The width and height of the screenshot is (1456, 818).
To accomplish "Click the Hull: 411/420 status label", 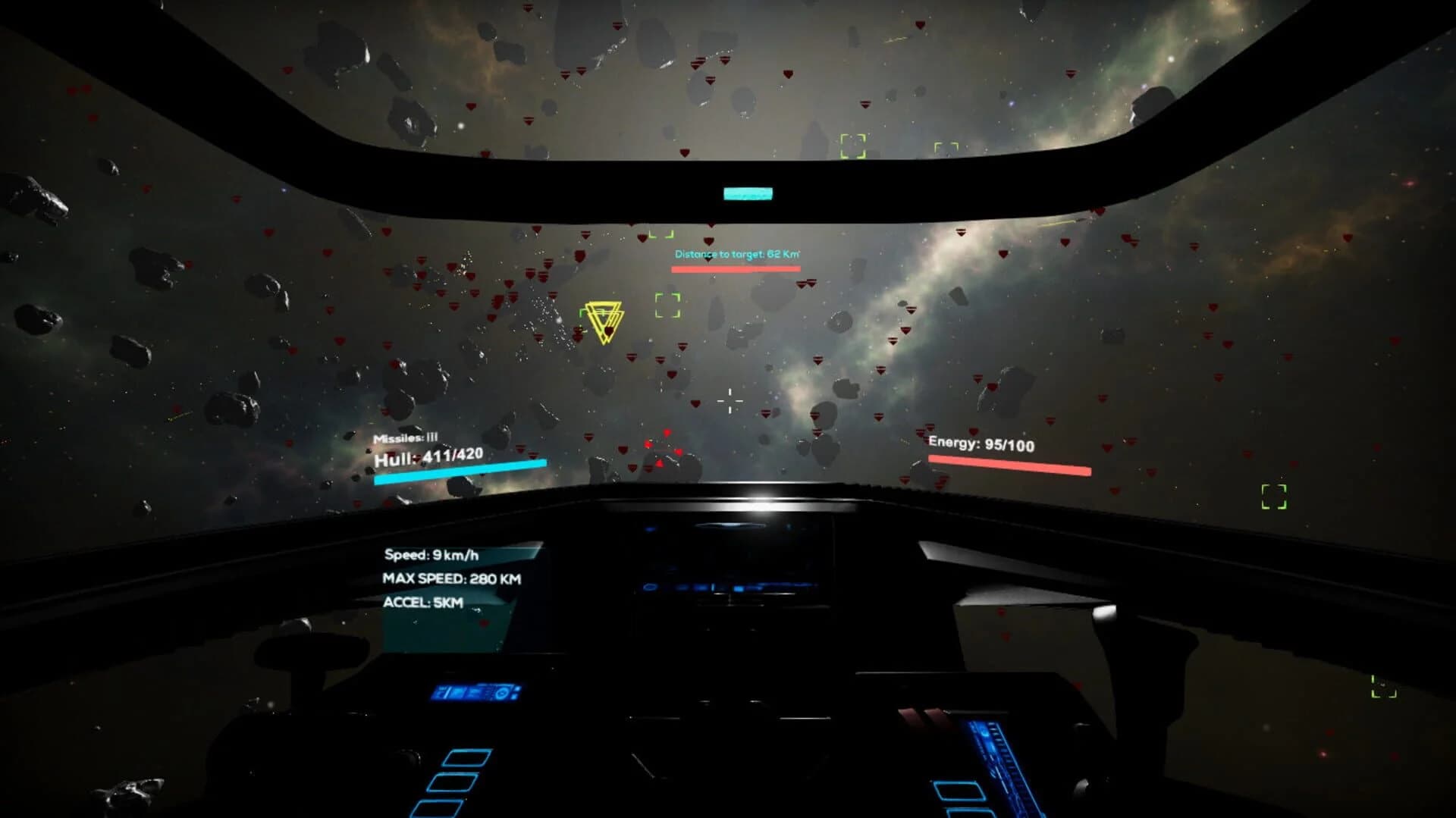I will pos(430,456).
